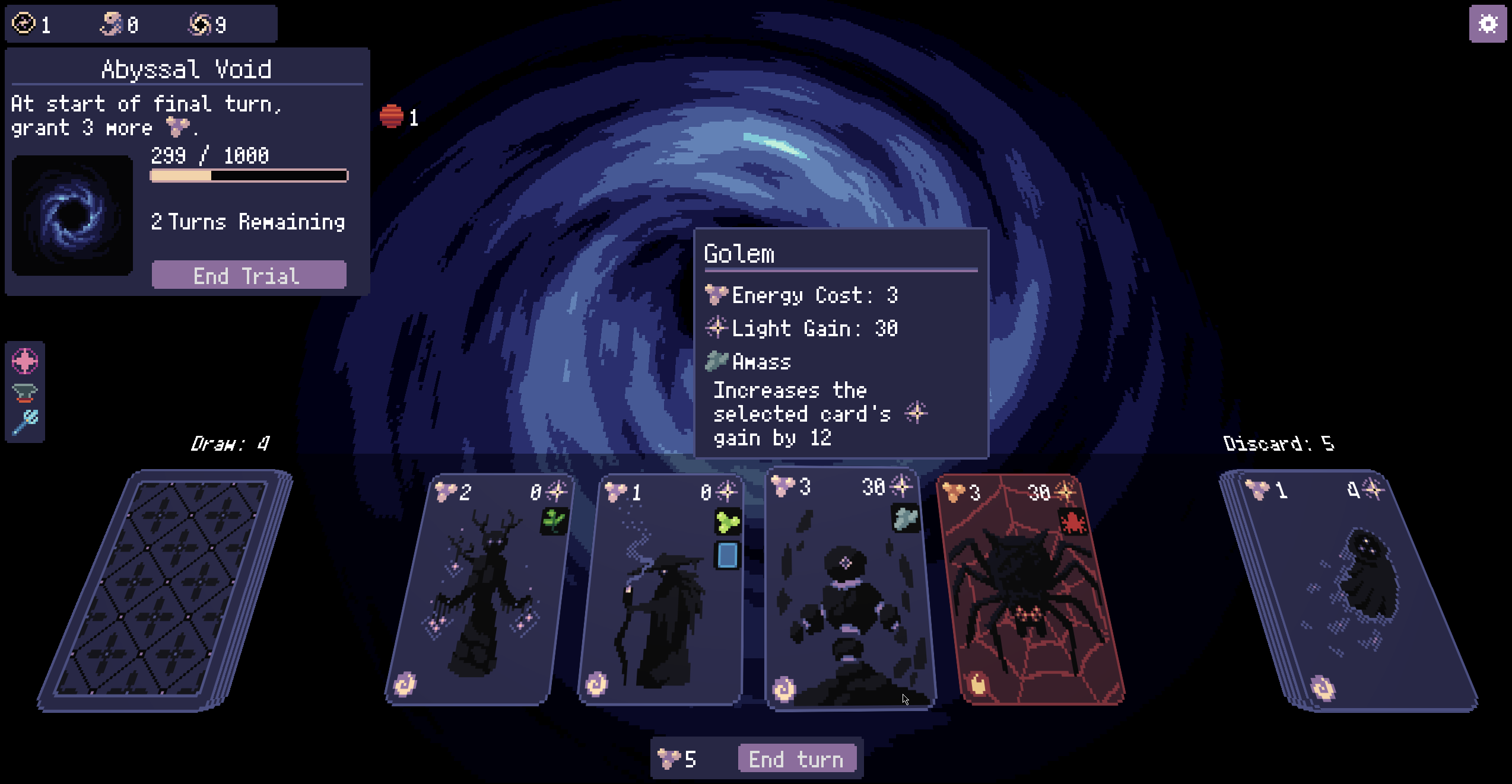Select the pink compass icon in the sidebar
This screenshot has height=784, width=1512.
click(x=25, y=360)
